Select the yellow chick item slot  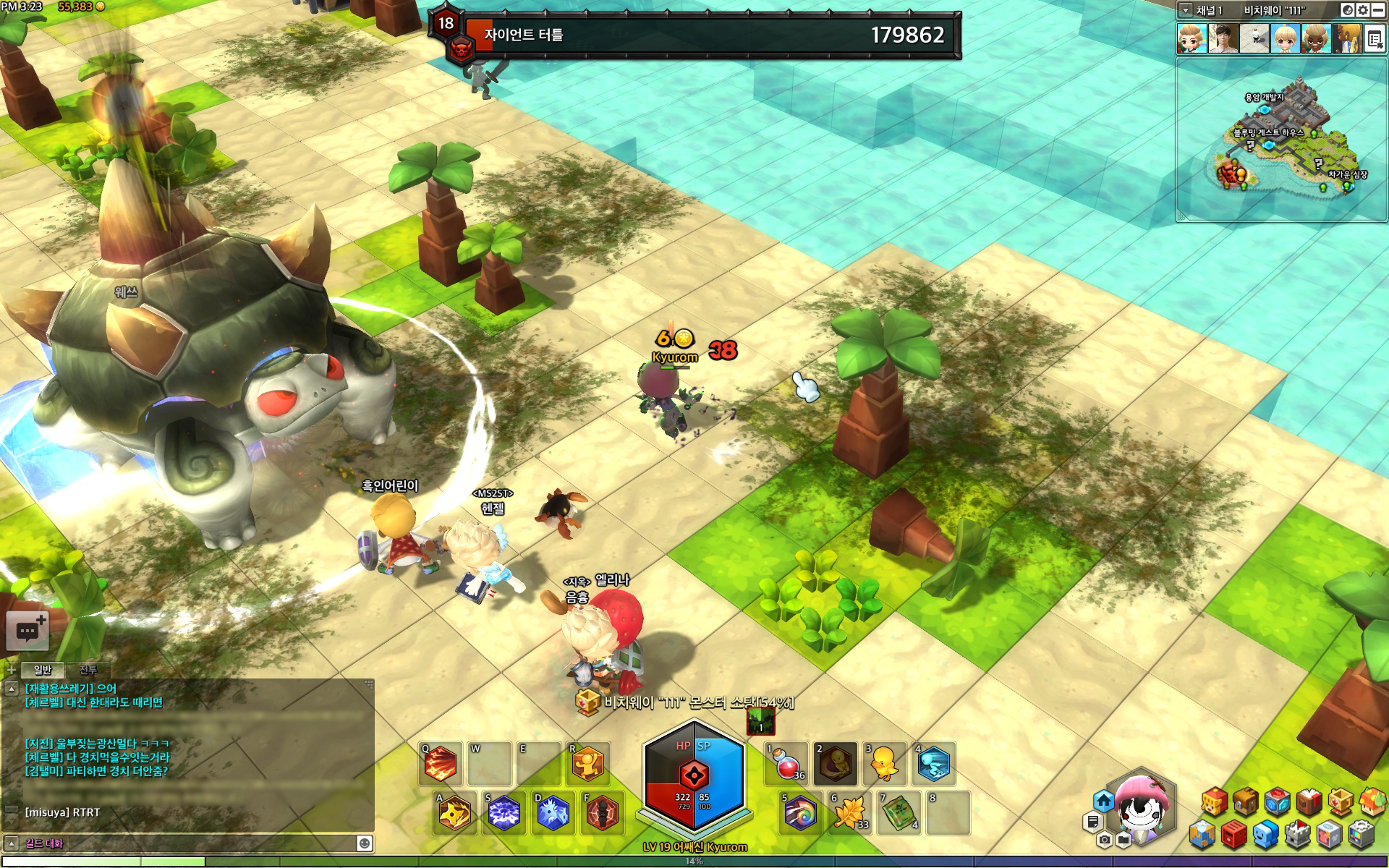[x=885, y=765]
